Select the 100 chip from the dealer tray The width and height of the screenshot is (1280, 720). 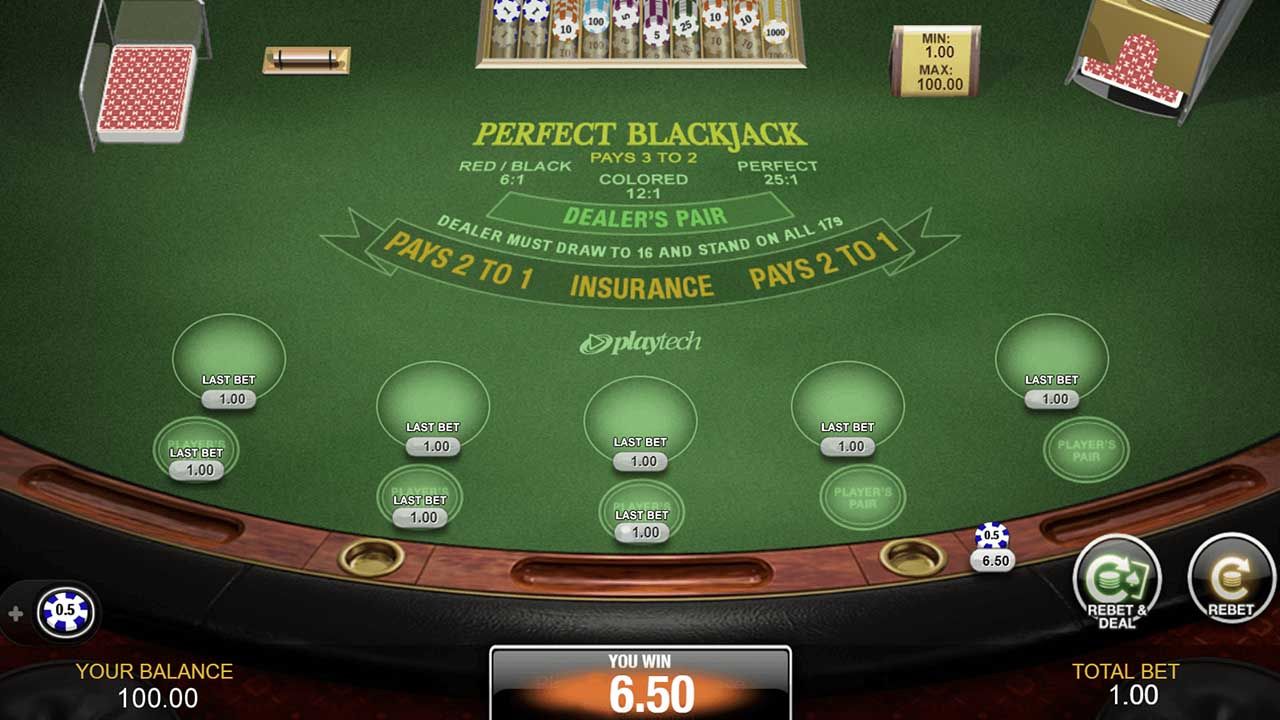point(596,21)
